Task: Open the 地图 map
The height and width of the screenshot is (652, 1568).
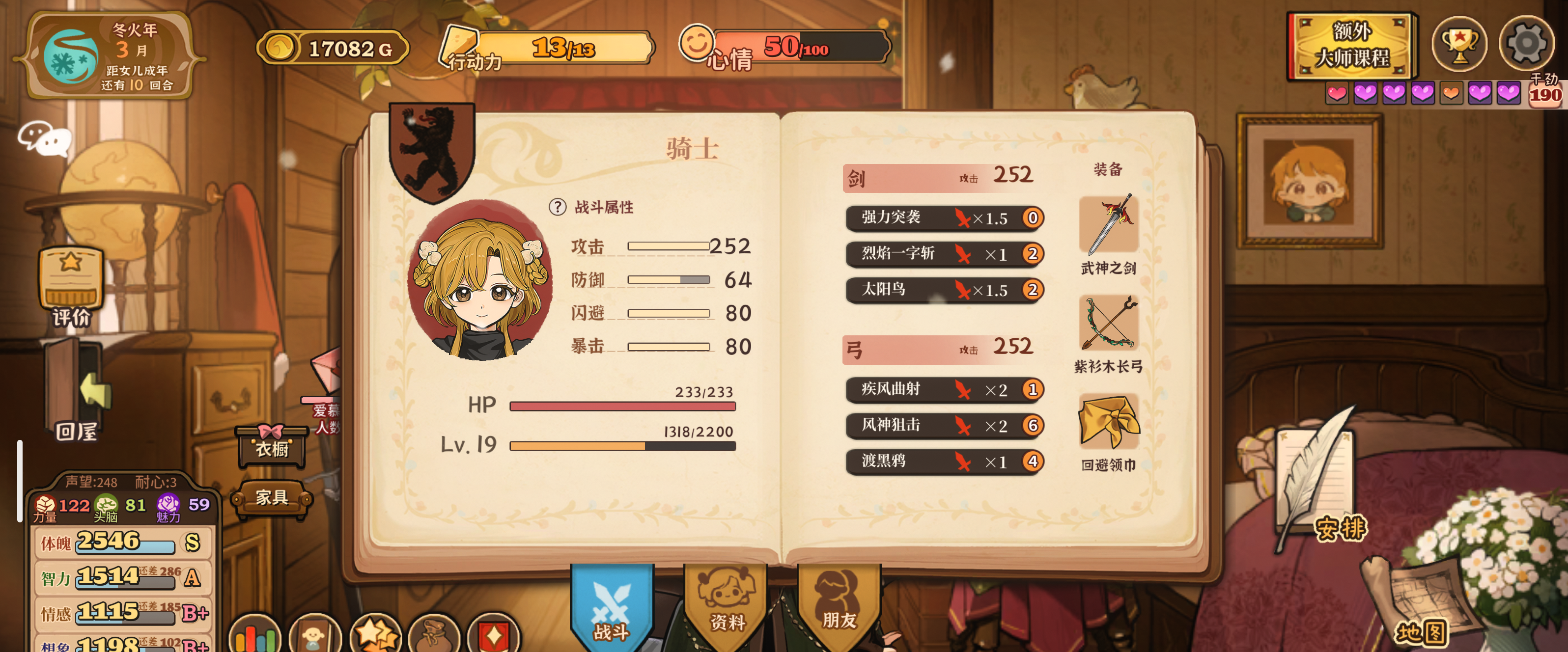Action: pyautogui.click(x=1421, y=632)
